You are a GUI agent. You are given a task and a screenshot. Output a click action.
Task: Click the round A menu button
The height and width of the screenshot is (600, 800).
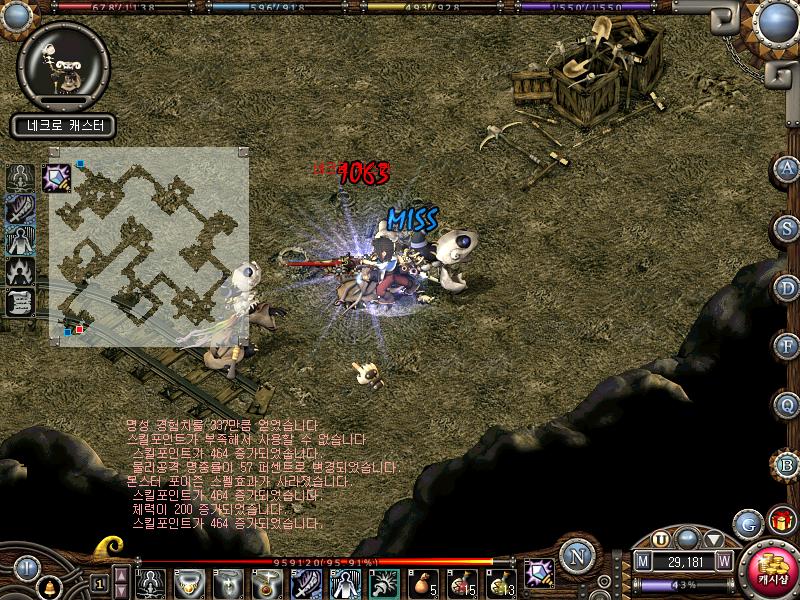[786, 168]
